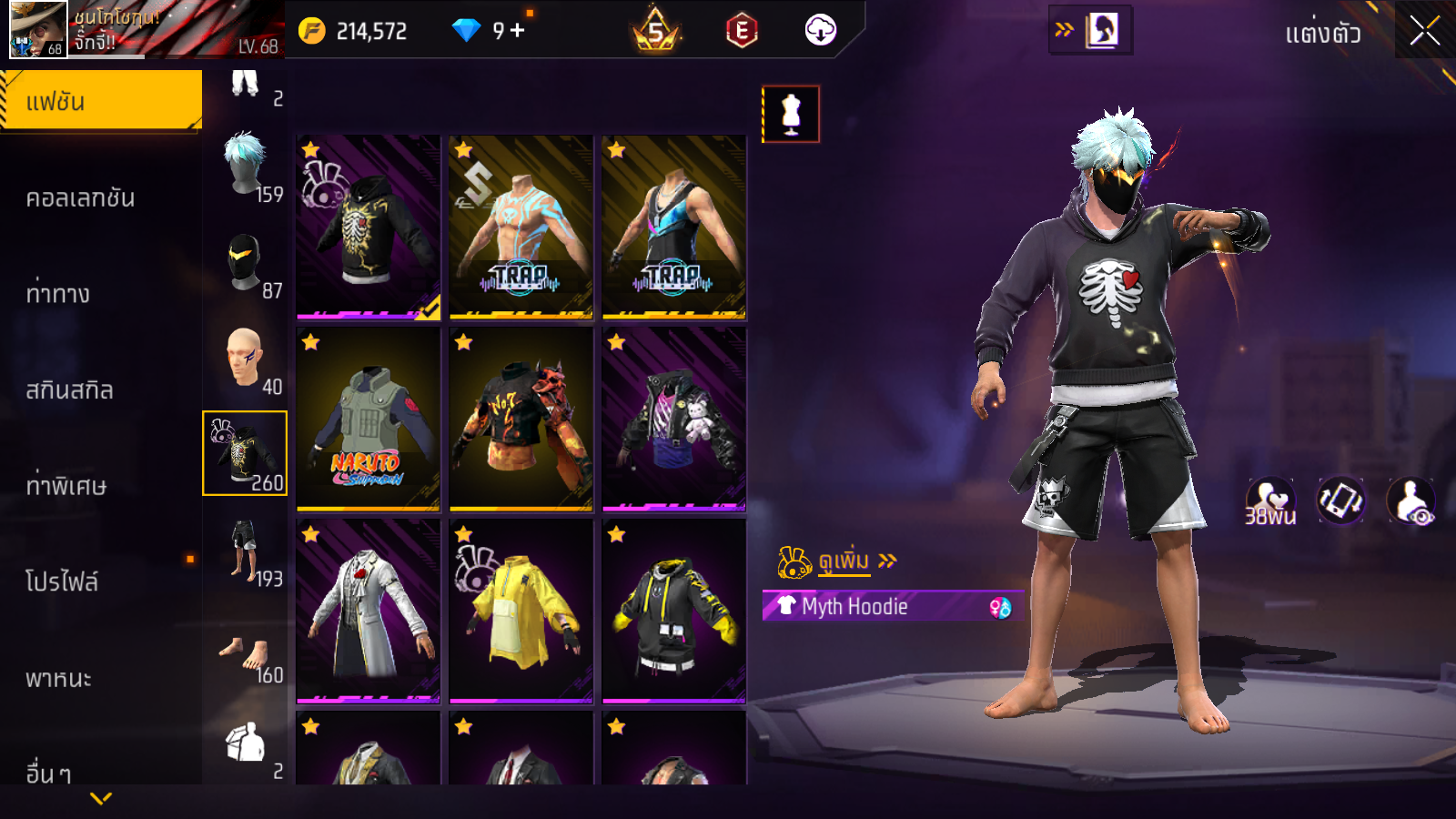Go to the ท่าทาง tab
Screen dimensions: 1456x819
click(x=58, y=293)
